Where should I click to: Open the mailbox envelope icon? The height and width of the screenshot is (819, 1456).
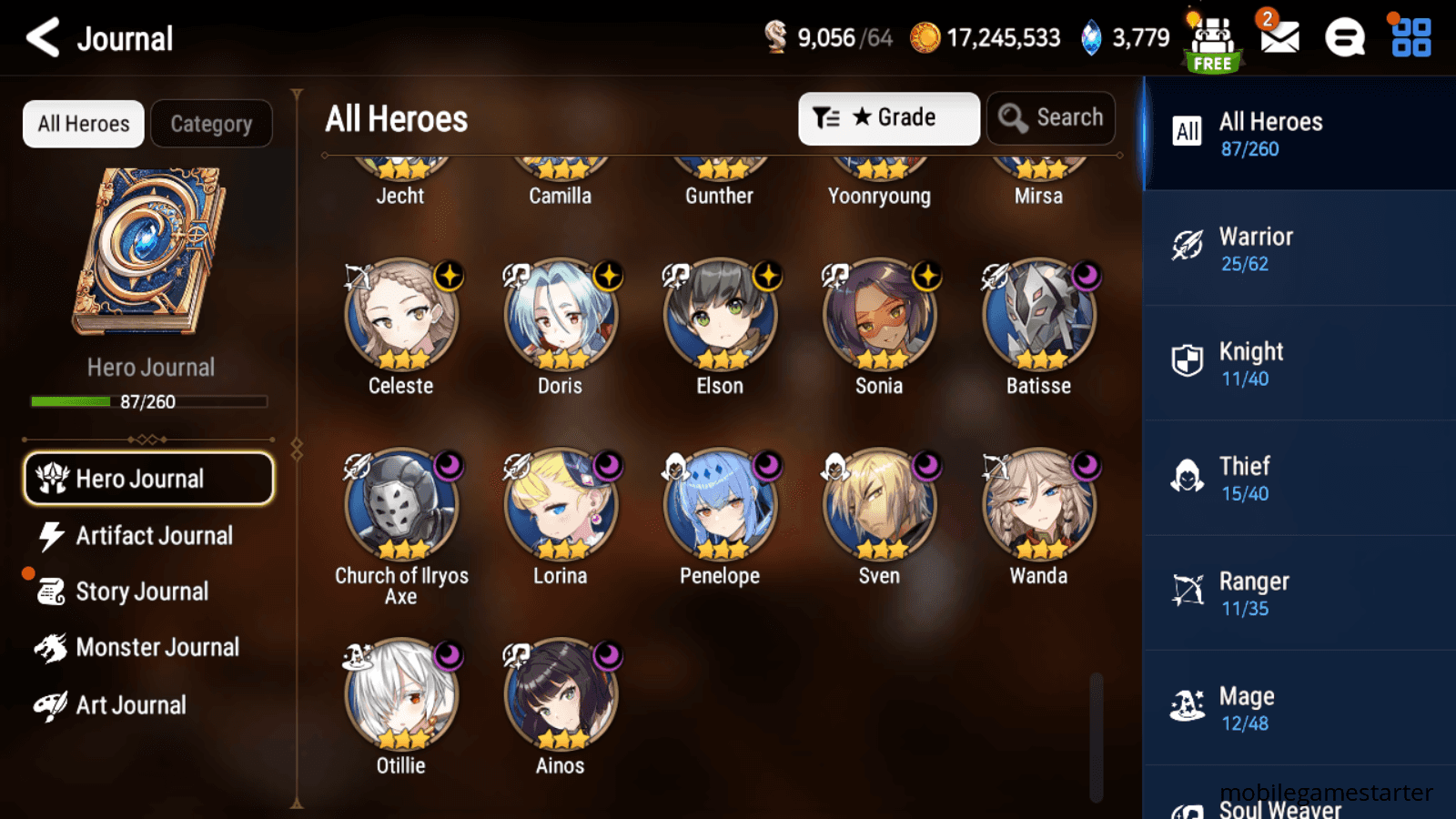click(1279, 37)
